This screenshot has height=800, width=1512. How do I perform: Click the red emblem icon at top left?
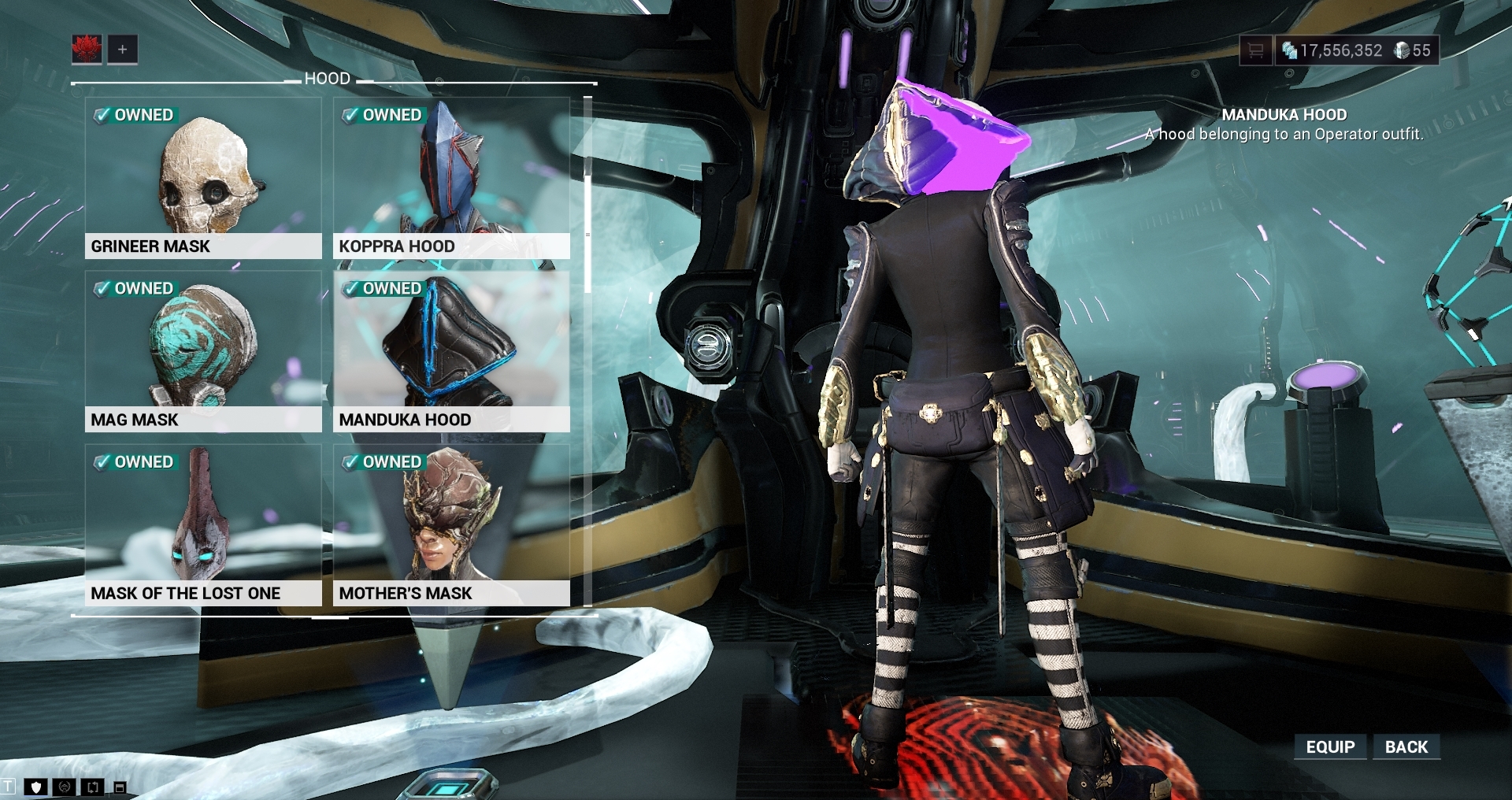[x=88, y=50]
